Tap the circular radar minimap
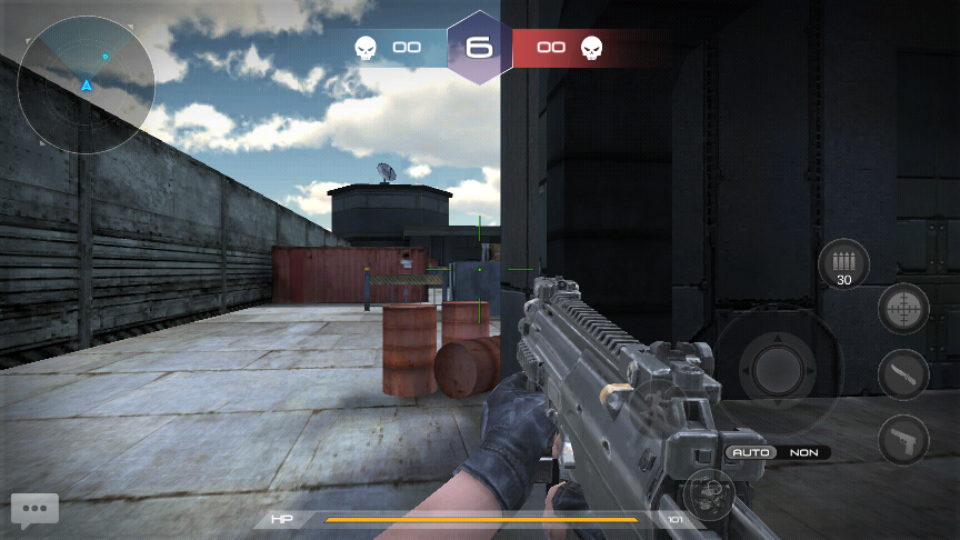 (x=86, y=84)
